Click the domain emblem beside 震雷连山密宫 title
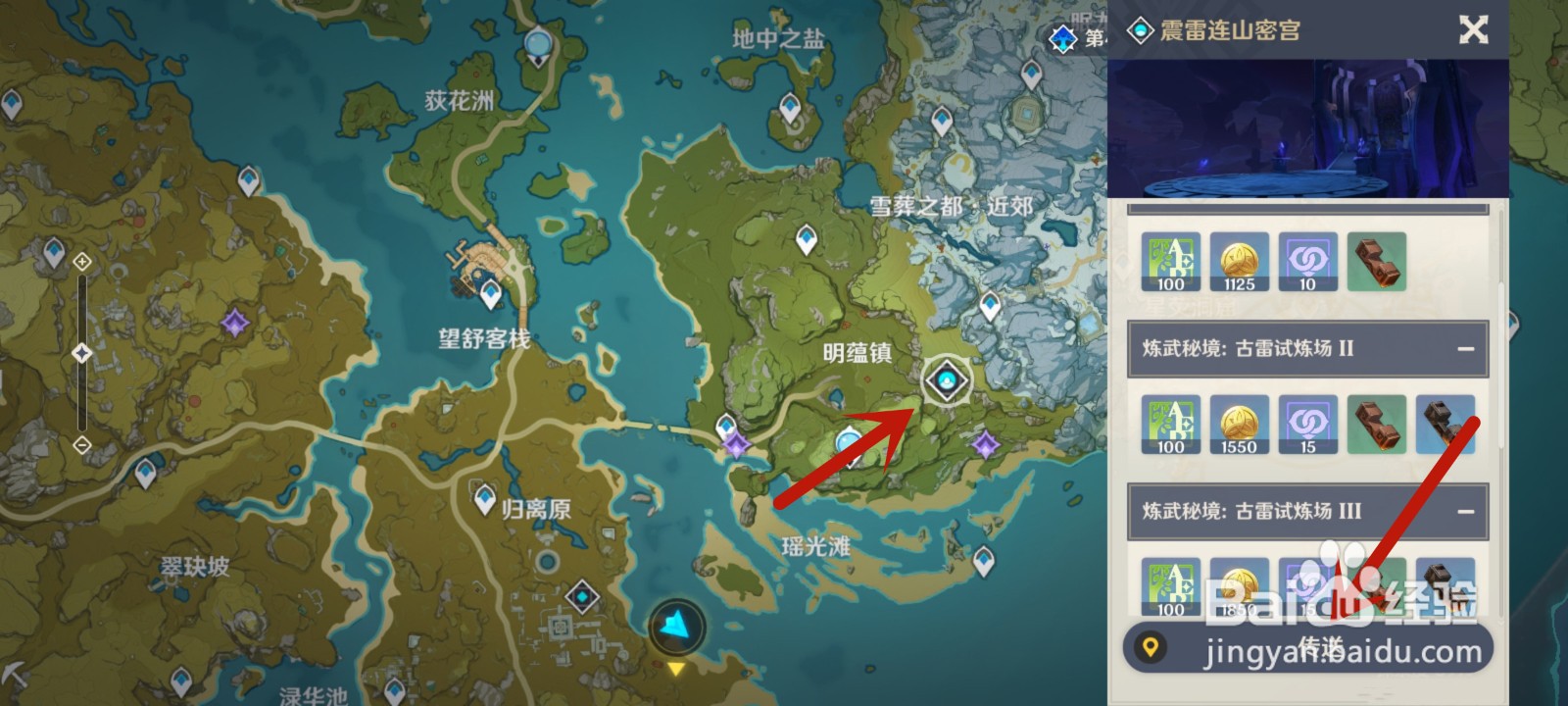Screen dimensions: 1568x706 tap(1140, 29)
